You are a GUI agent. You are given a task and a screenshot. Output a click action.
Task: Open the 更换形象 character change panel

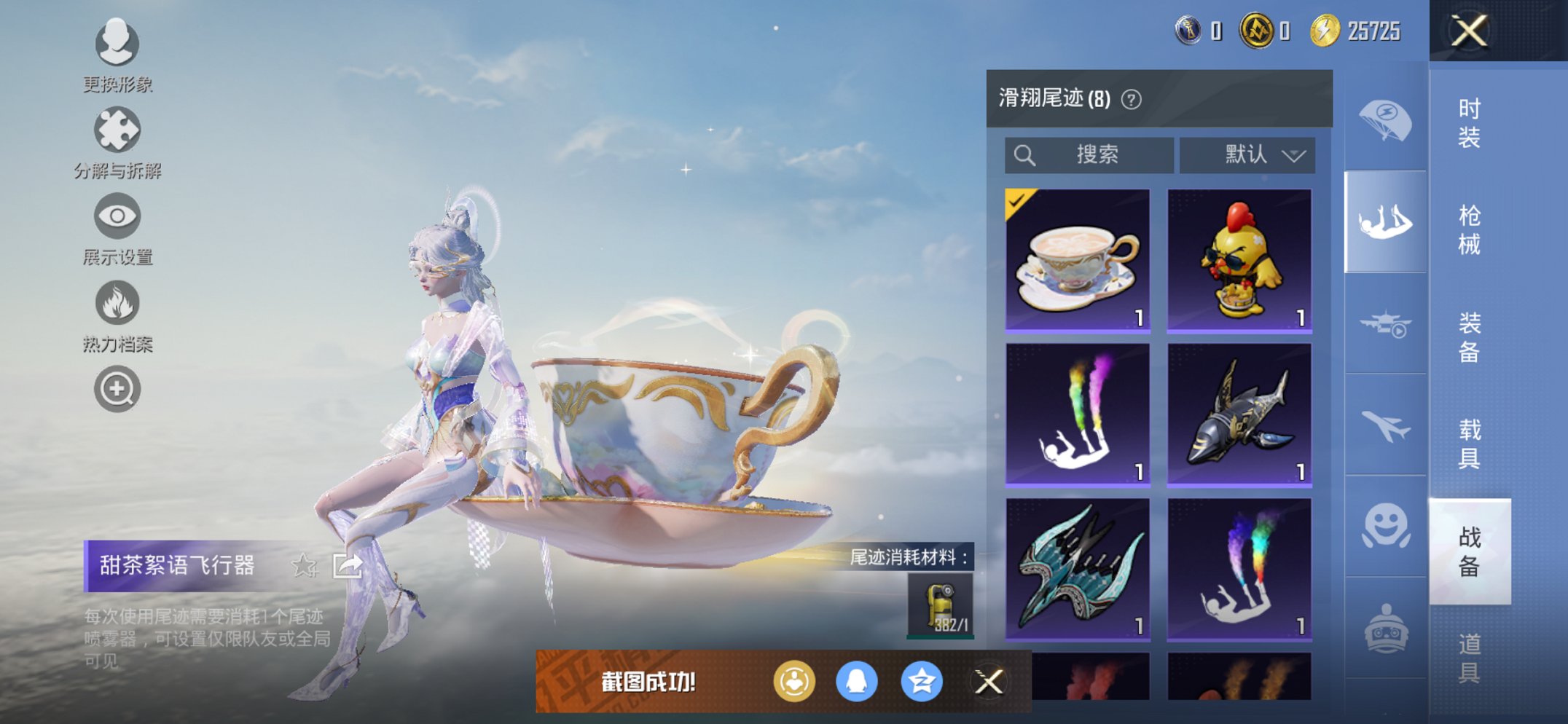pos(117,45)
